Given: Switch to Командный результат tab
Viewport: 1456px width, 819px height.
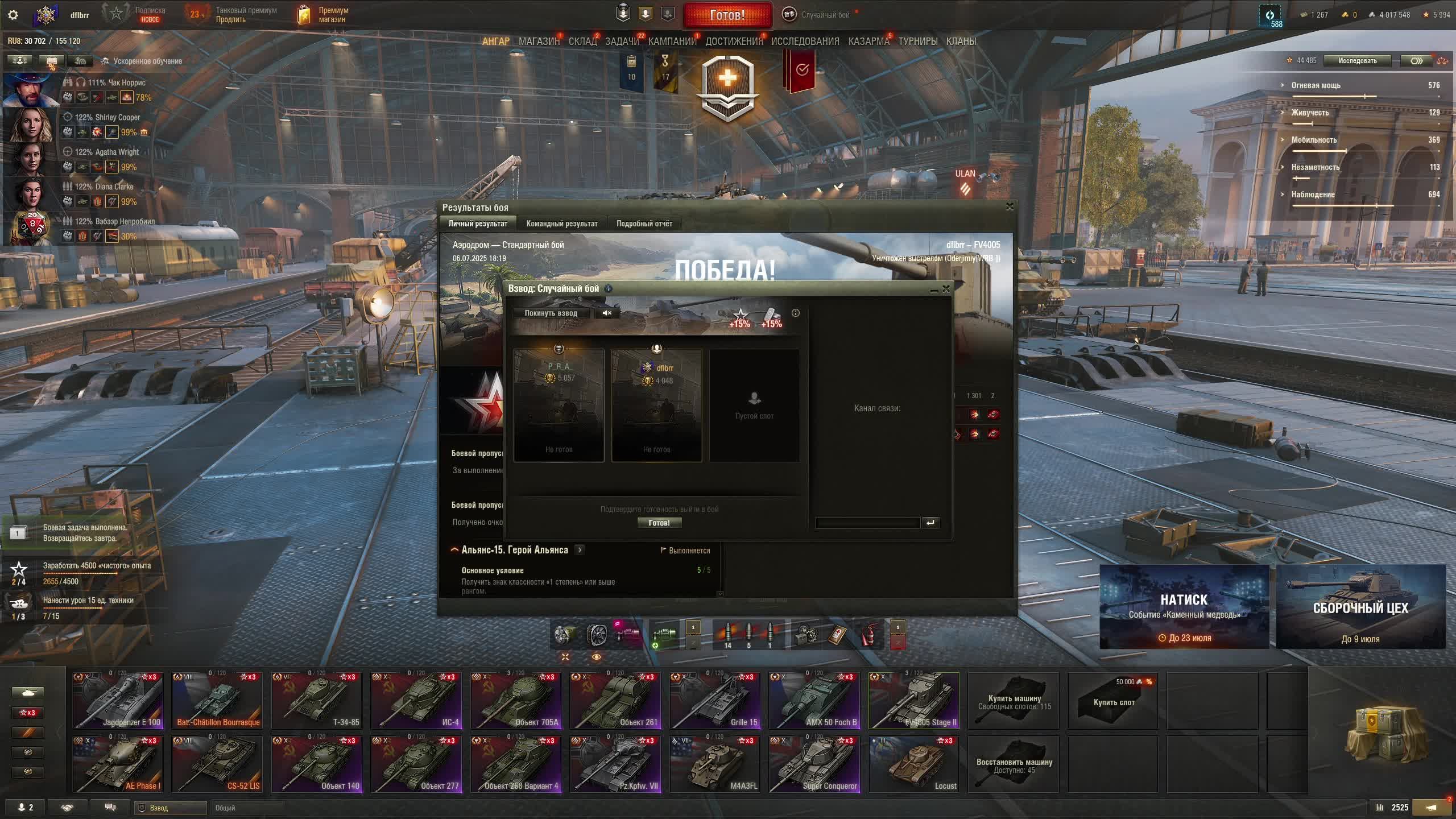Looking at the screenshot, I should (x=561, y=224).
